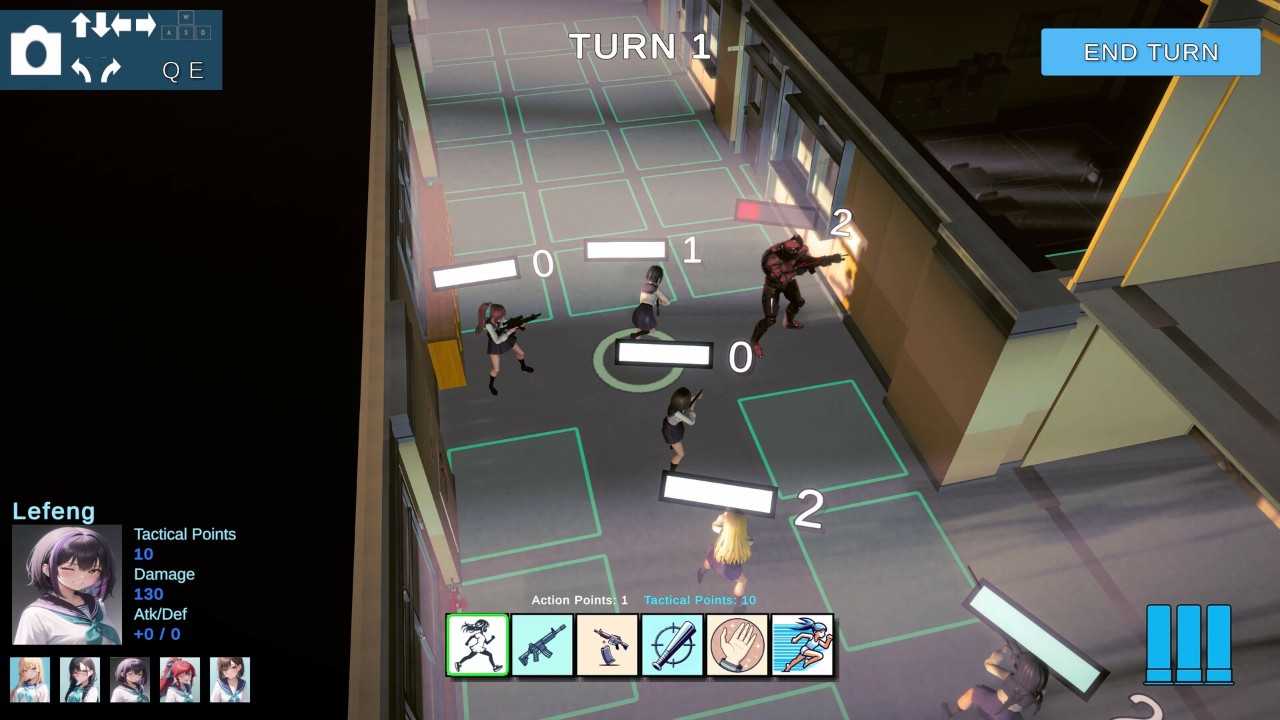Select the brown-haired girl's squad portrait

click(x=230, y=679)
